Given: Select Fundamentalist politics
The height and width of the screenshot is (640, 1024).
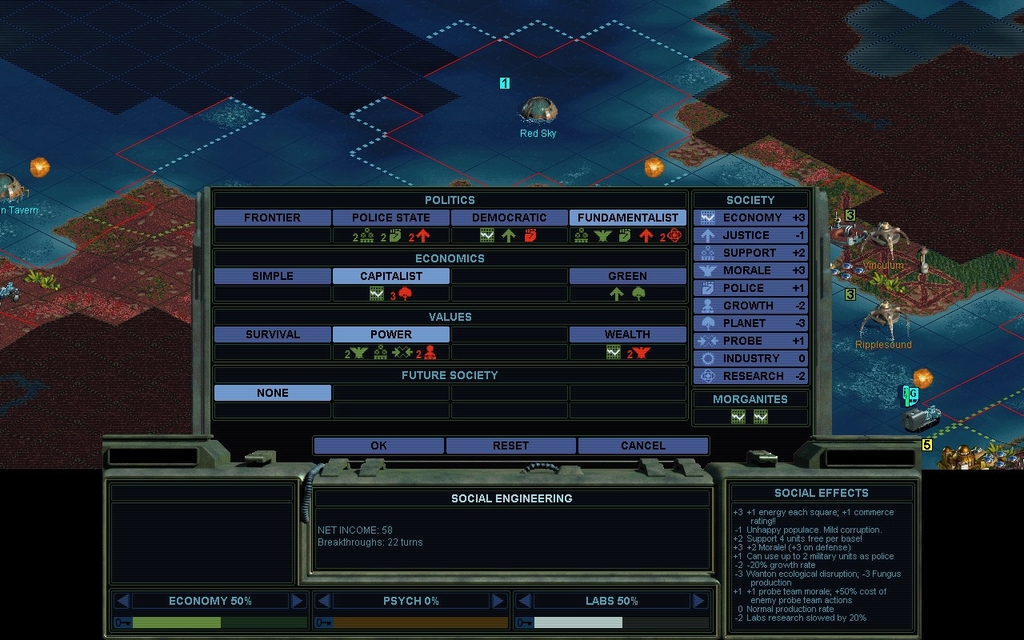Looking at the screenshot, I should pyautogui.click(x=628, y=218).
